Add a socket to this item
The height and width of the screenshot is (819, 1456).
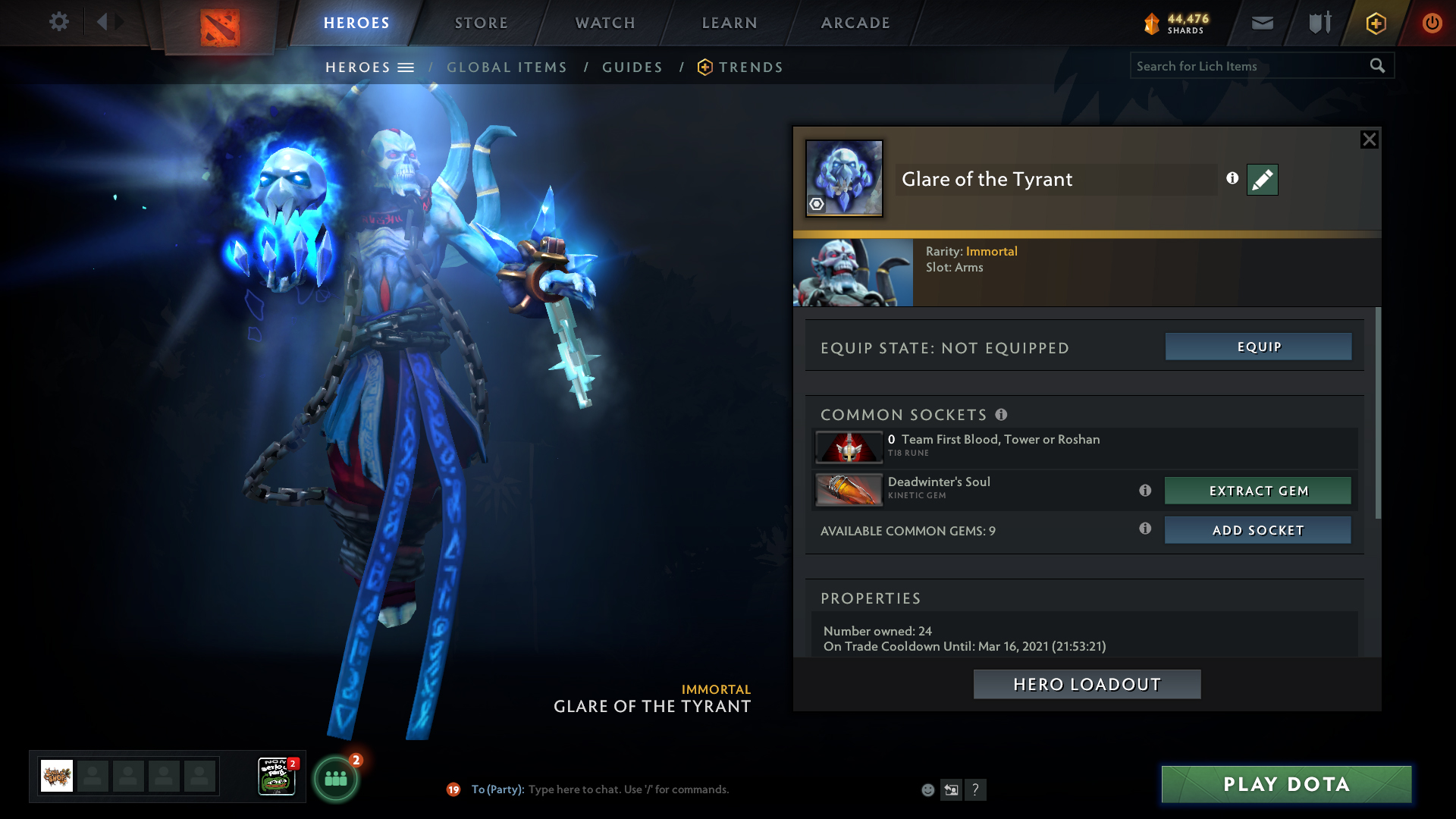coord(1258,530)
